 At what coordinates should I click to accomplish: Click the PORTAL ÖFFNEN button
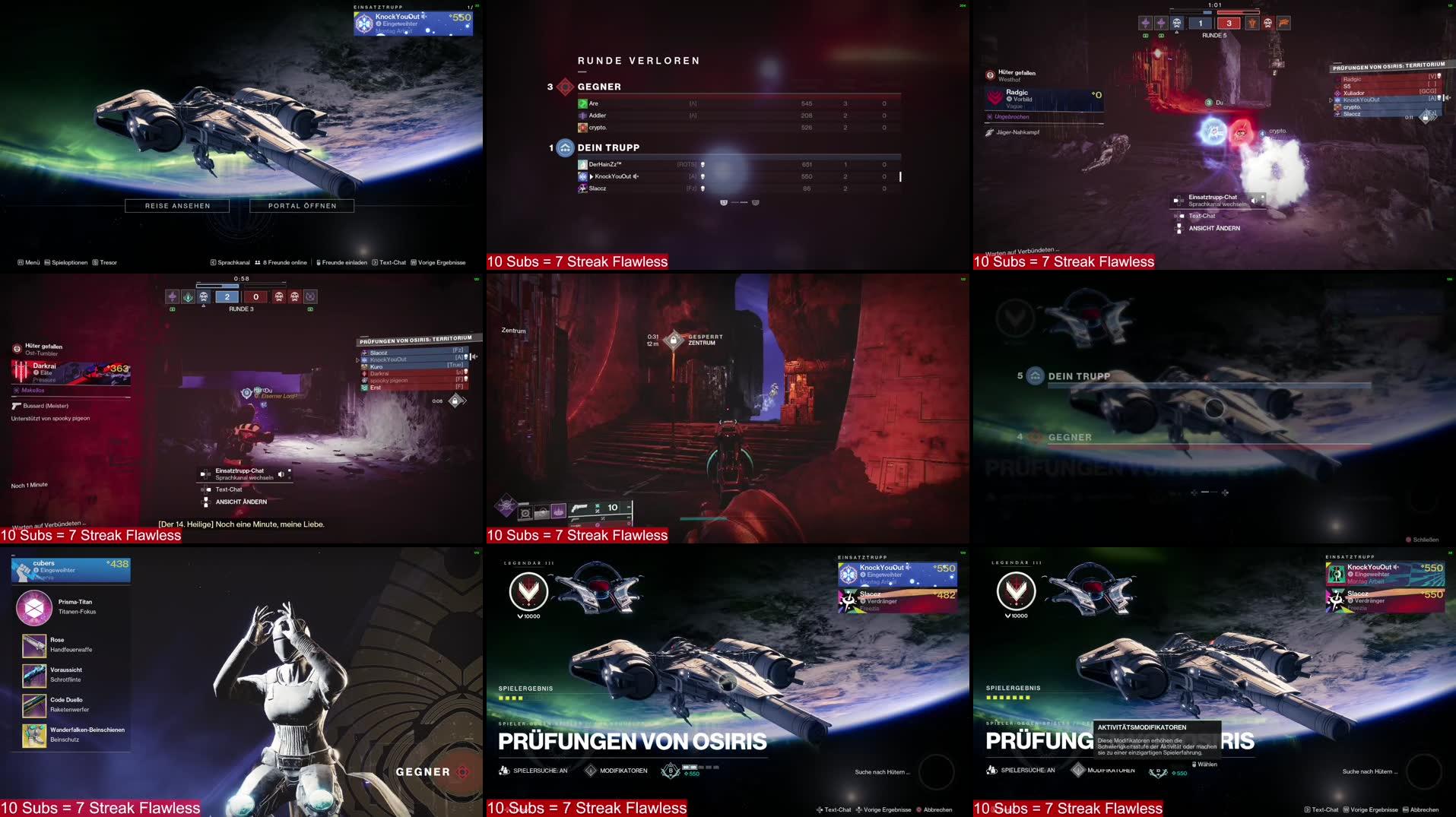point(303,205)
